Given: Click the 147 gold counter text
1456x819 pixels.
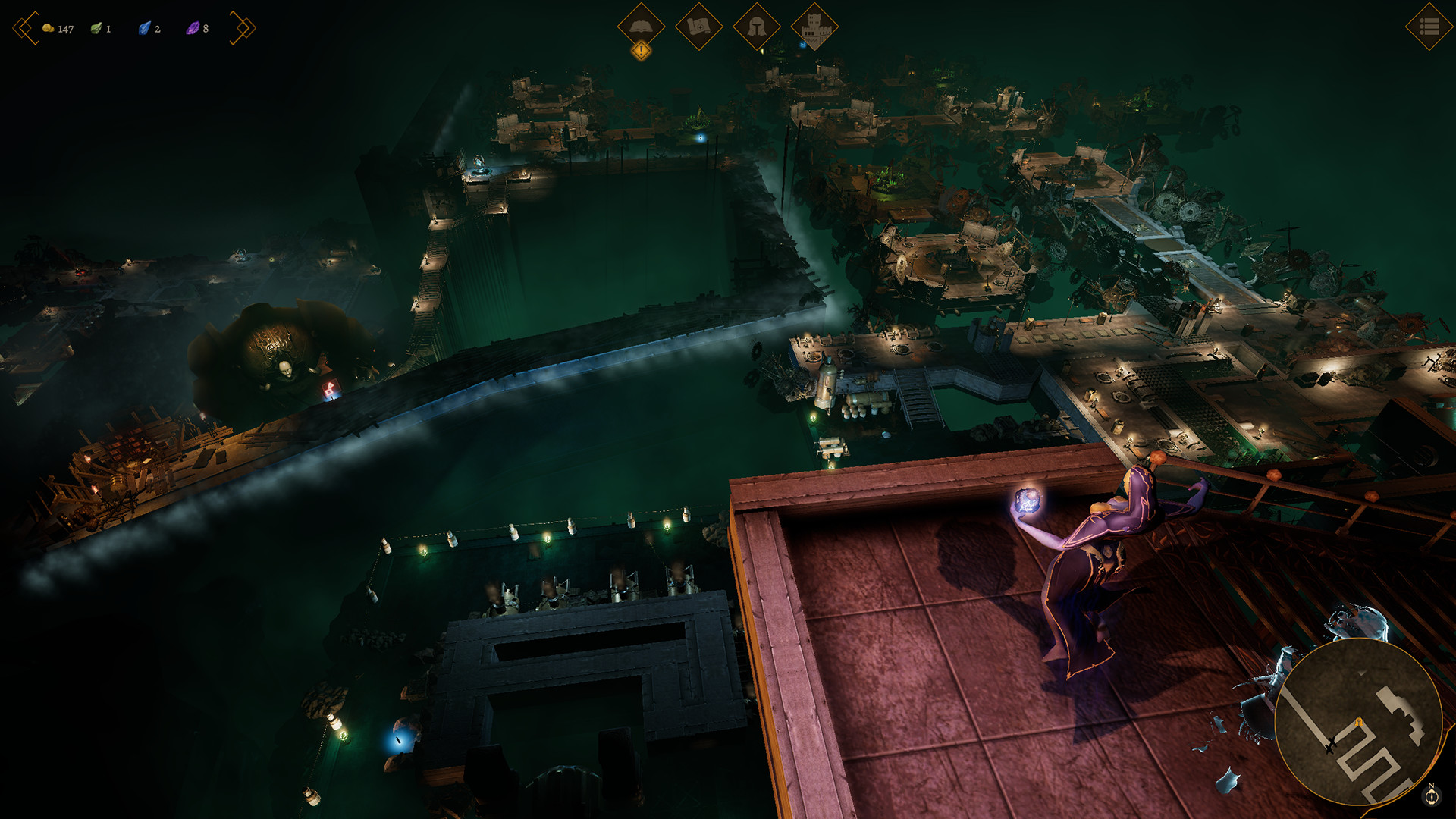Looking at the screenshot, I should [x=65, y=29].
